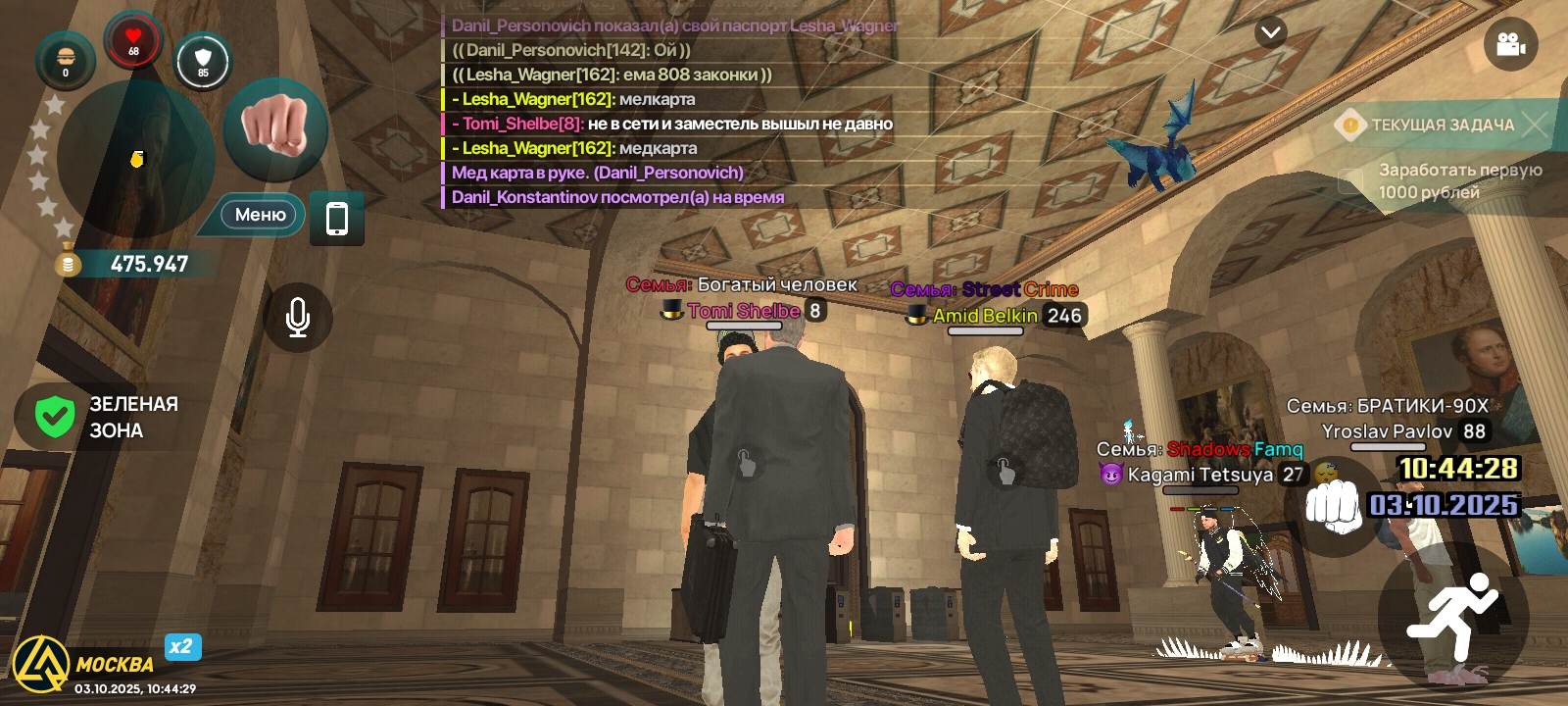Tap the armor shield showing 85
Screen dimensions: 1568x706
[x=203, y=61]
